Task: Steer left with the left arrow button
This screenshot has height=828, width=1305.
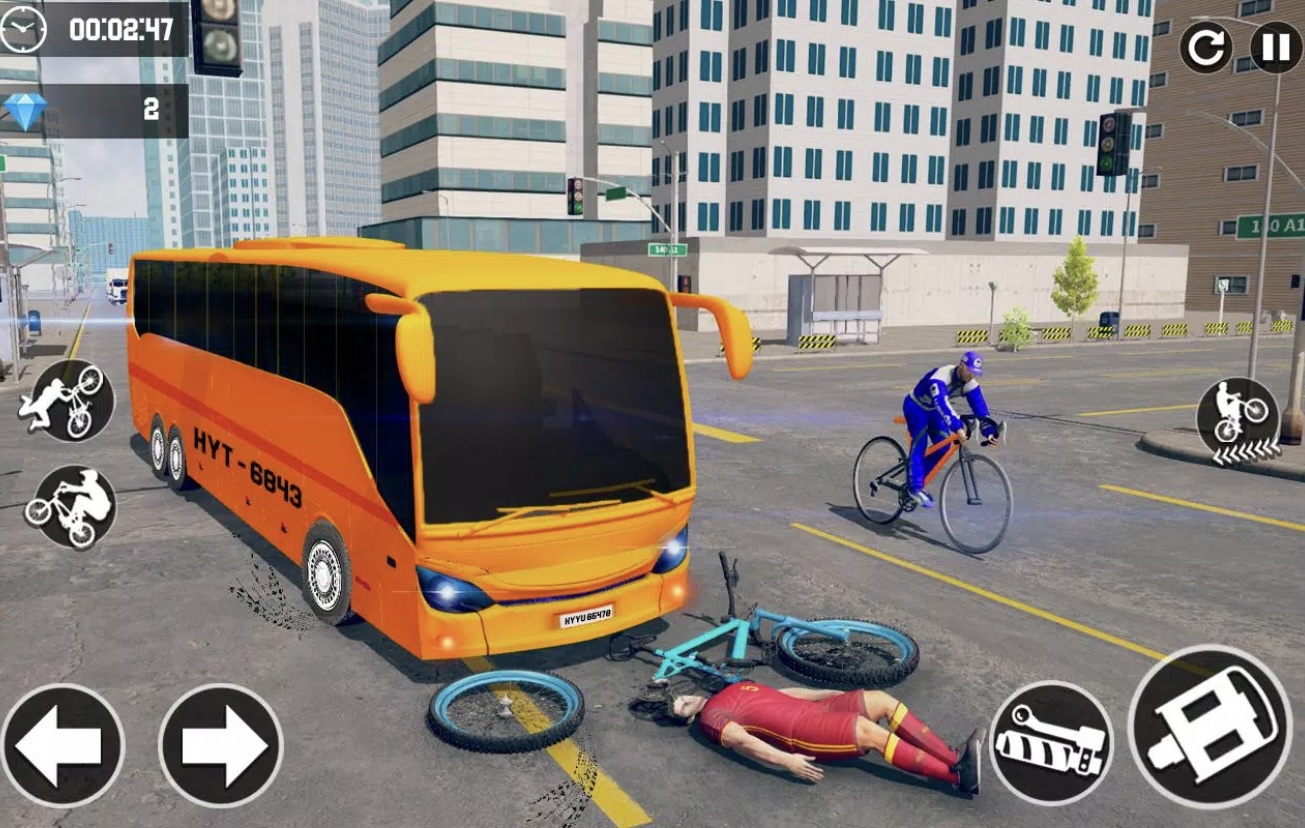Action: (62, 745)
